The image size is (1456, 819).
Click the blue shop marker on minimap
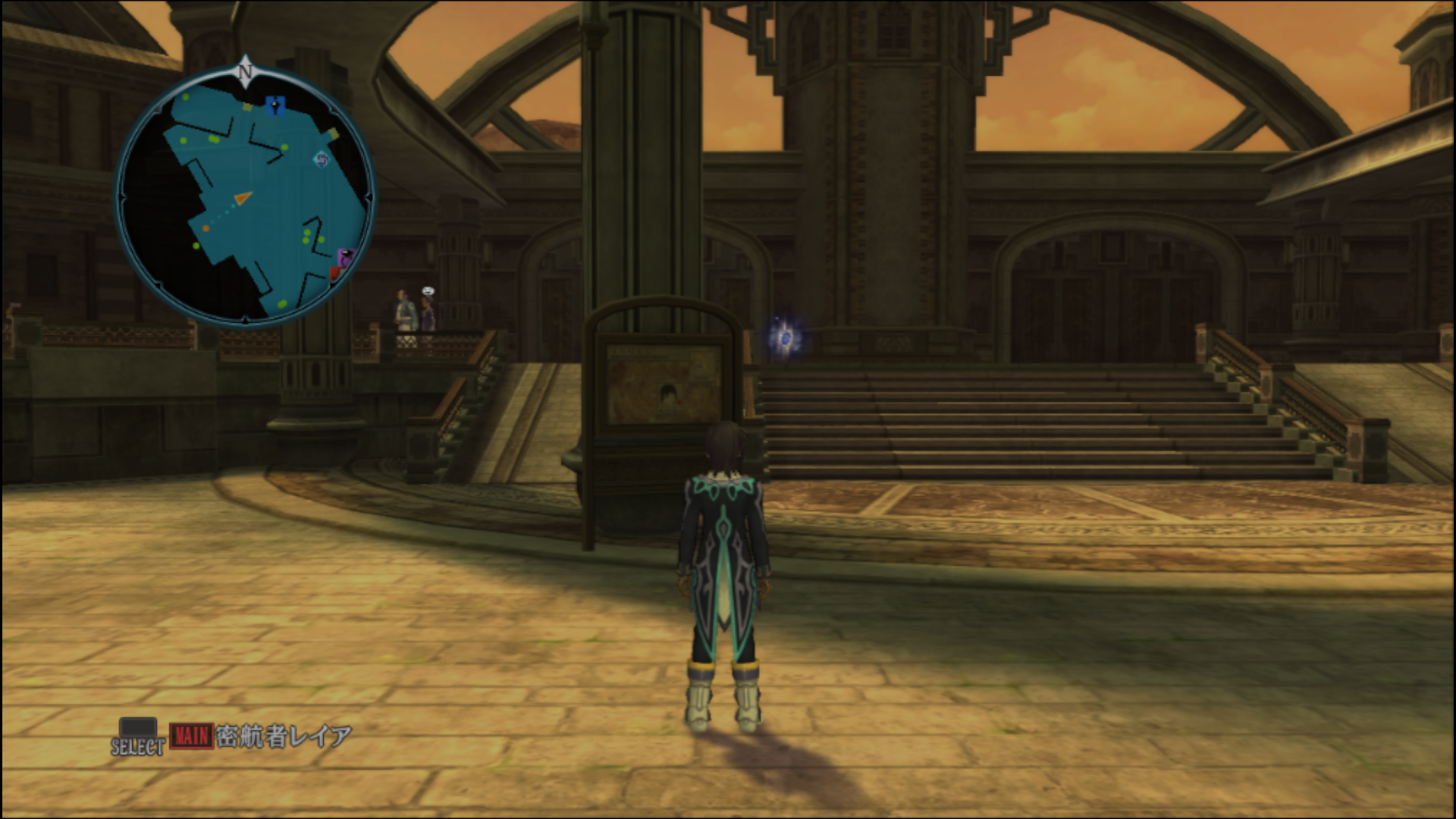point(275,105)
